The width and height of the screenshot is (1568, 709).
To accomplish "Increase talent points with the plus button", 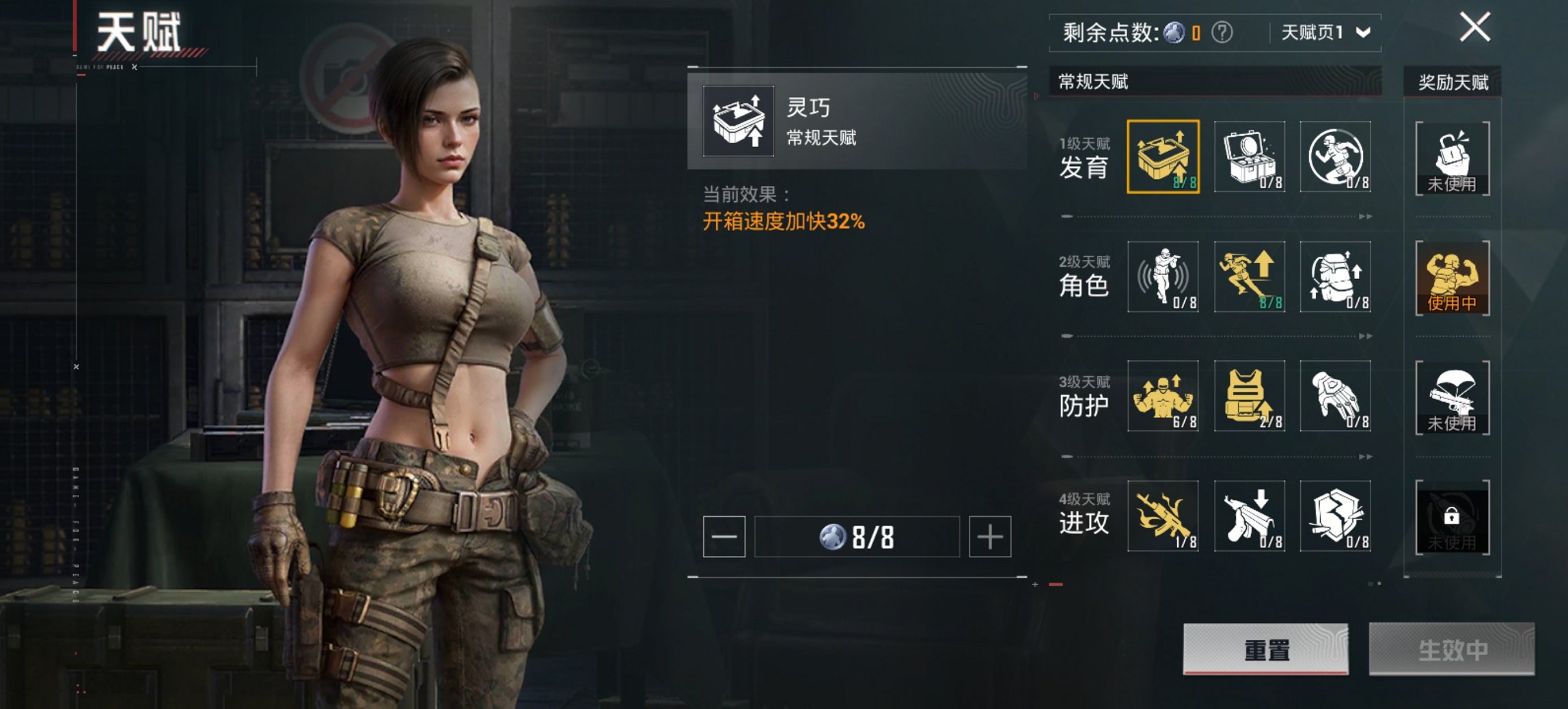I will pos(989,537).
